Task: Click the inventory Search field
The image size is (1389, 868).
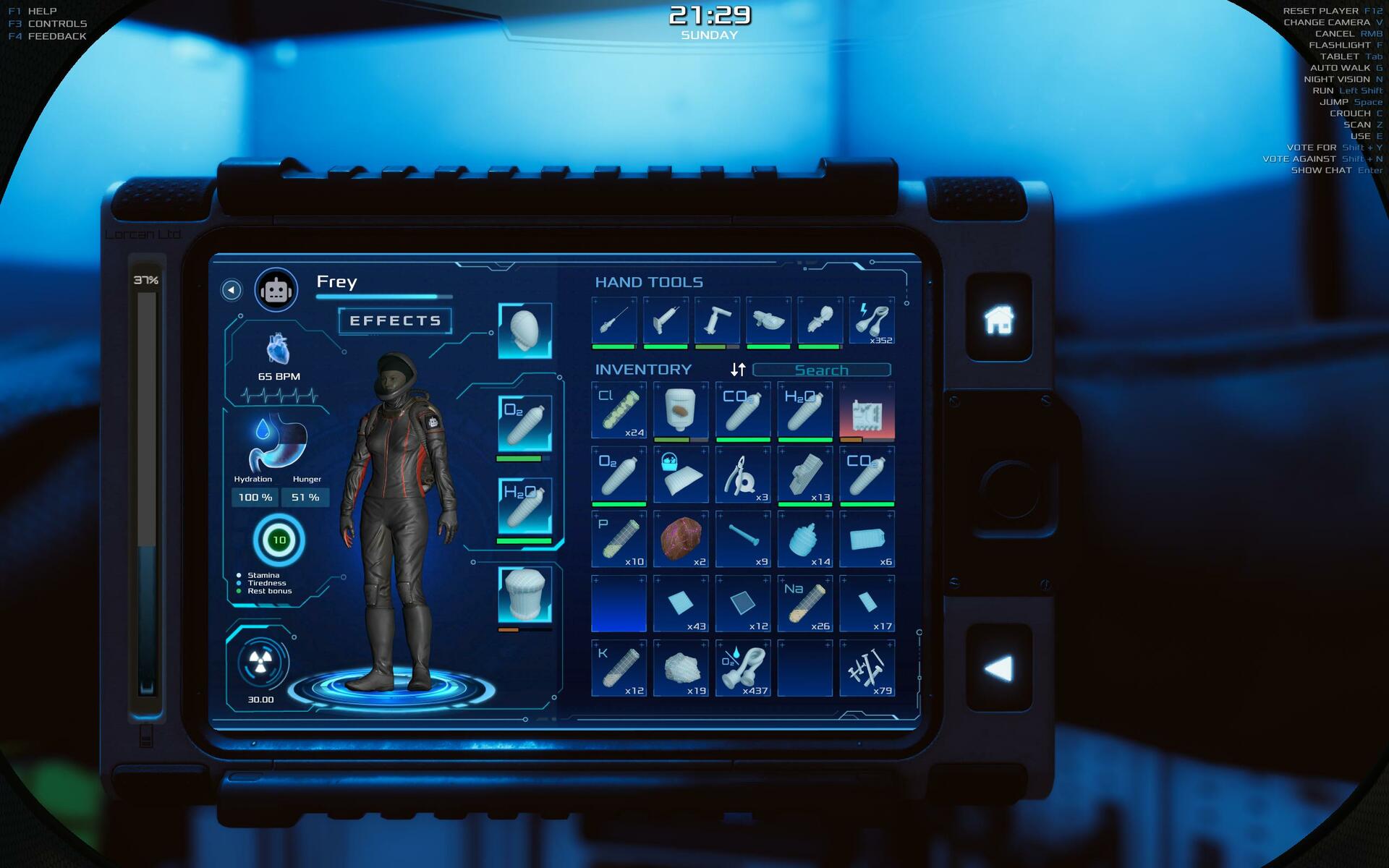Action: click(x=821, y=370)
